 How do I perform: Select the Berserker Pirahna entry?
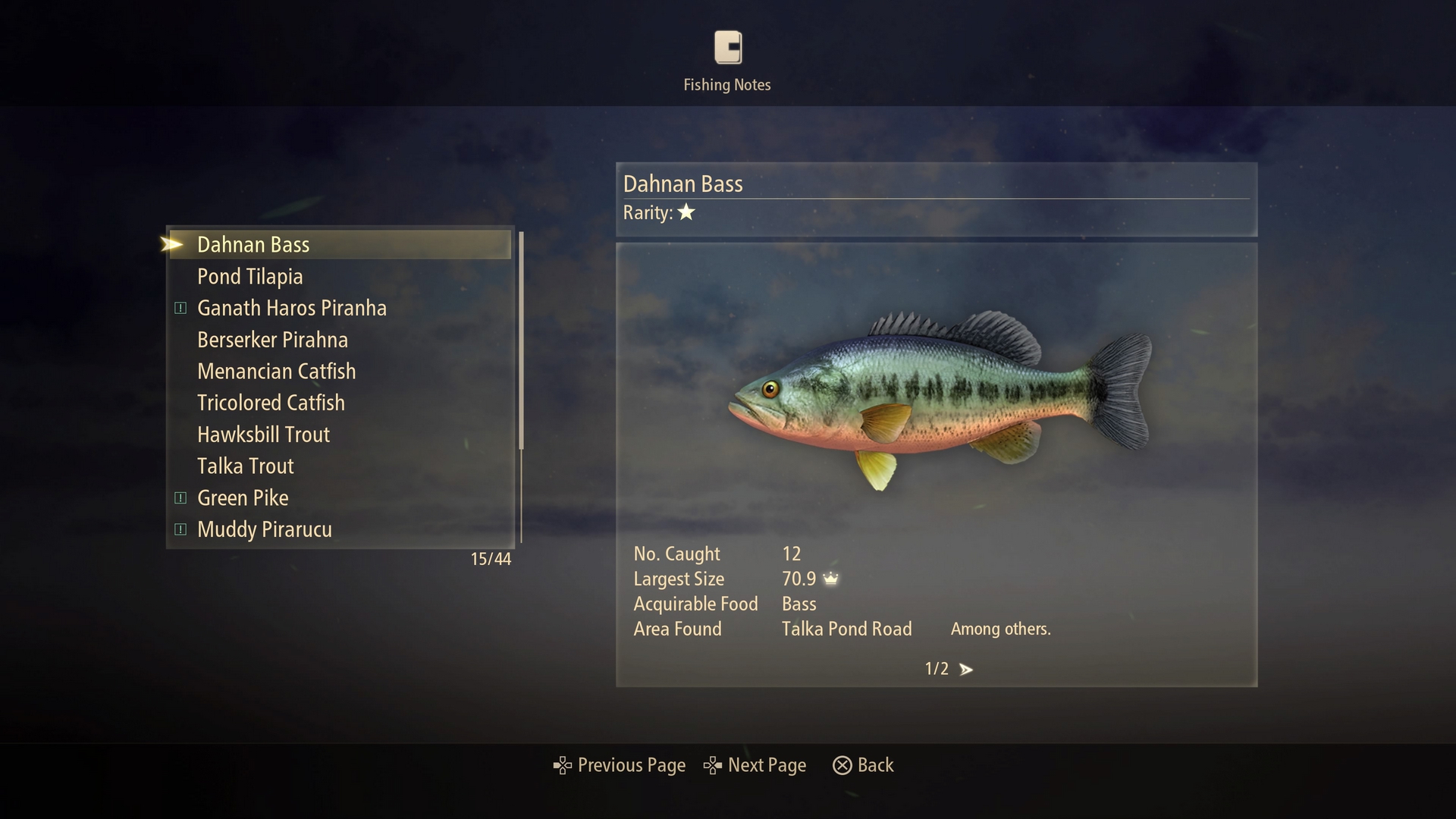272,340
